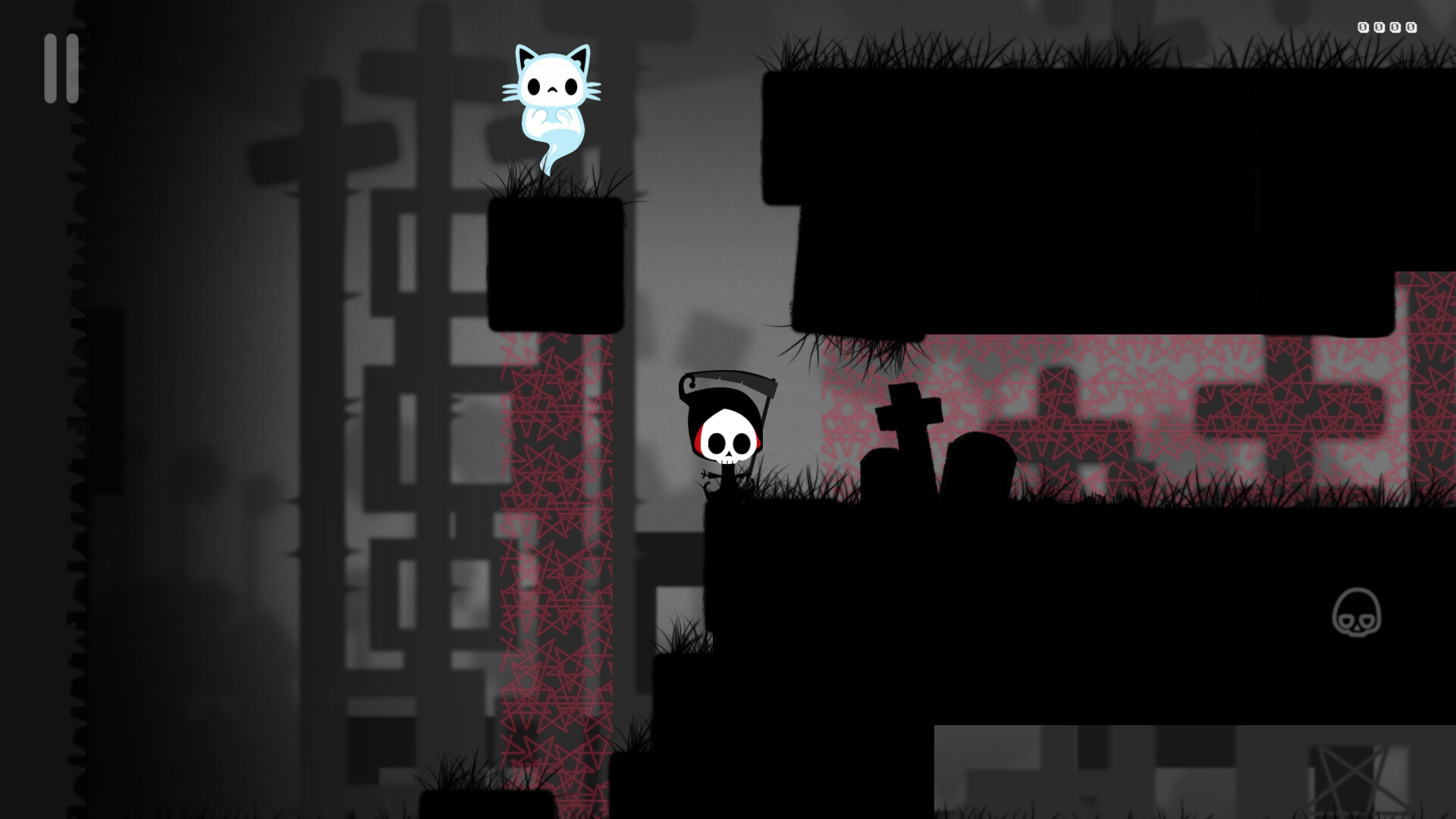Image resolution: width=1456 pixels, height=819 pixels.
Task: Click the pause icon in the top-left corner
Action: pyautogui.click(x=61, y=67)
